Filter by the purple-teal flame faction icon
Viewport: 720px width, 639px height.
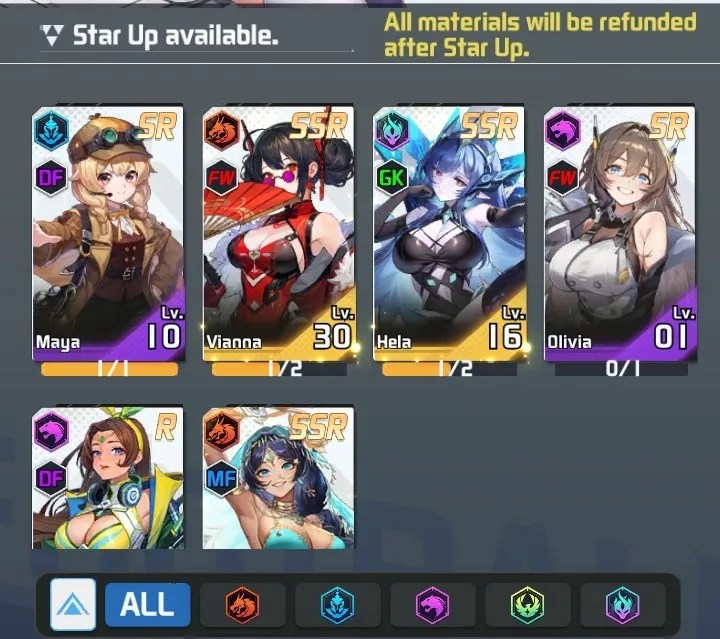point(622,604)
